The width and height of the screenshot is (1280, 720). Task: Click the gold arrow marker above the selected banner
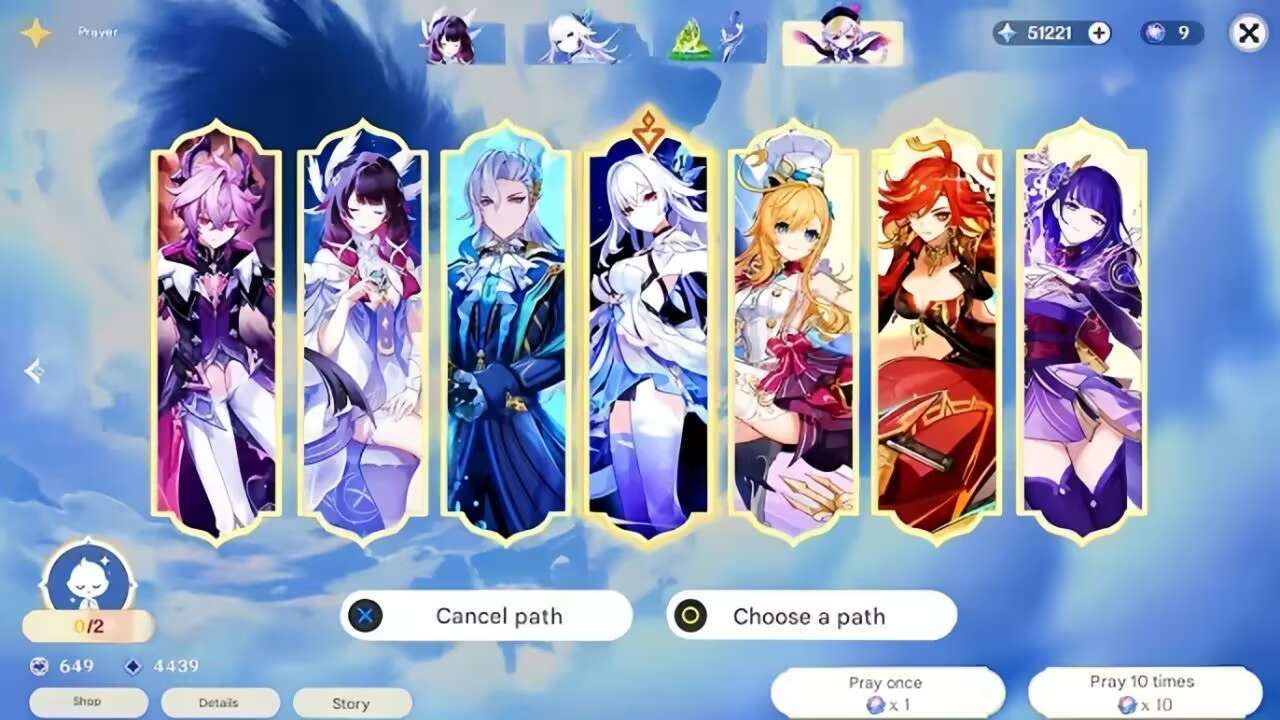651,125
